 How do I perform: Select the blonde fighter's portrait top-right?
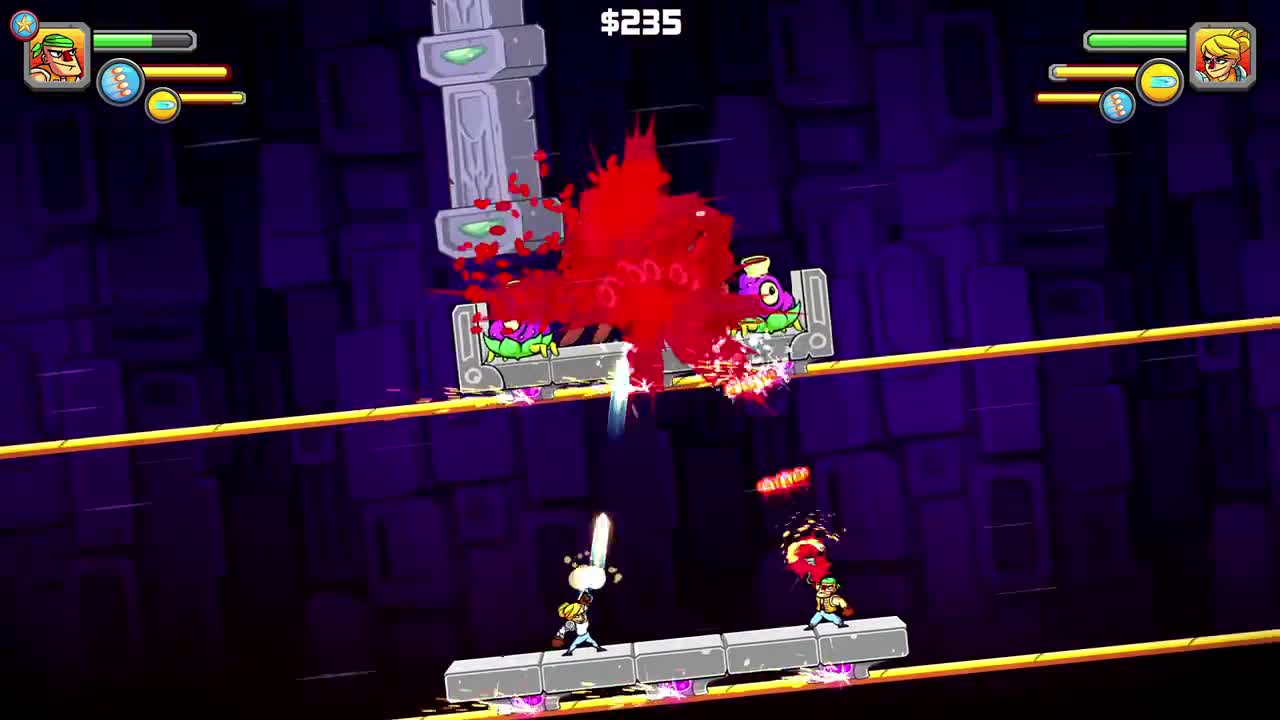(x=1224, y=56)
